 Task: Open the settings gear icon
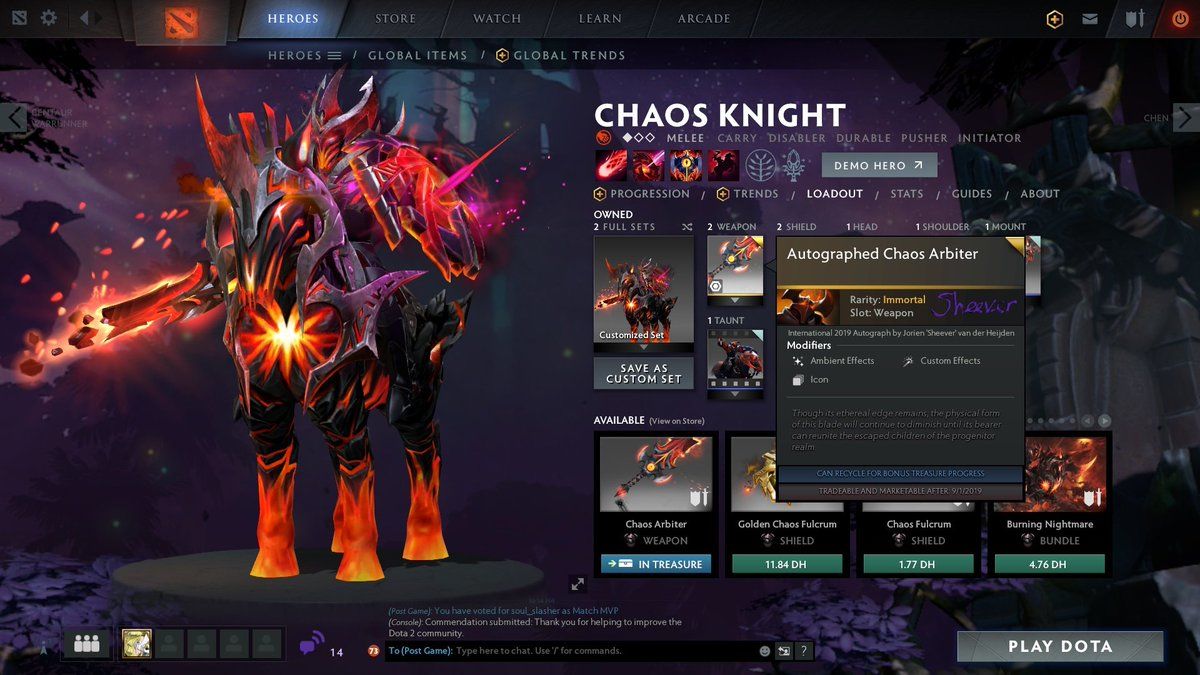point(49,18)
